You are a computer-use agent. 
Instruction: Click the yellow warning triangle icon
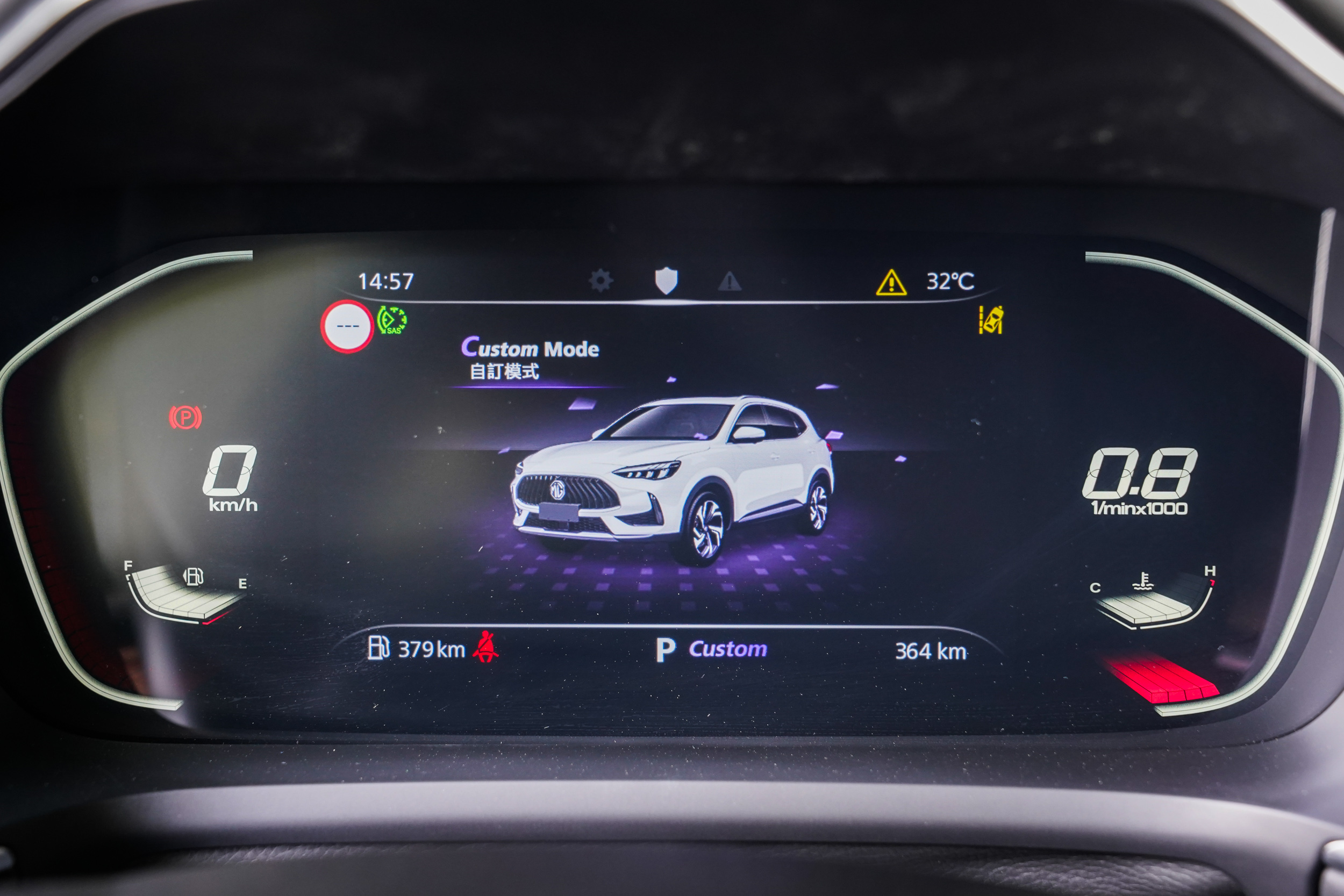coord(891,282)
